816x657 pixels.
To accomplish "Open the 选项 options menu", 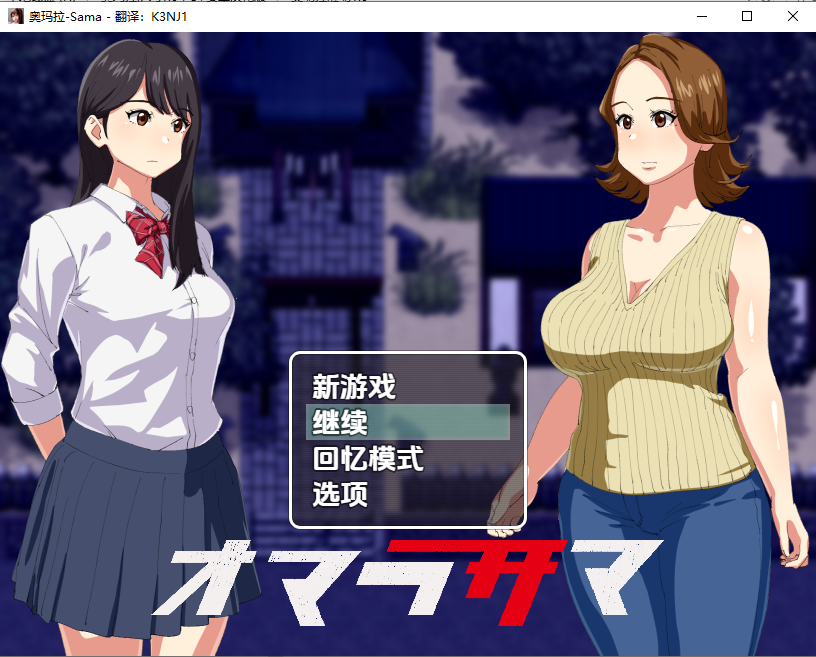I will [x=341, y=494].
